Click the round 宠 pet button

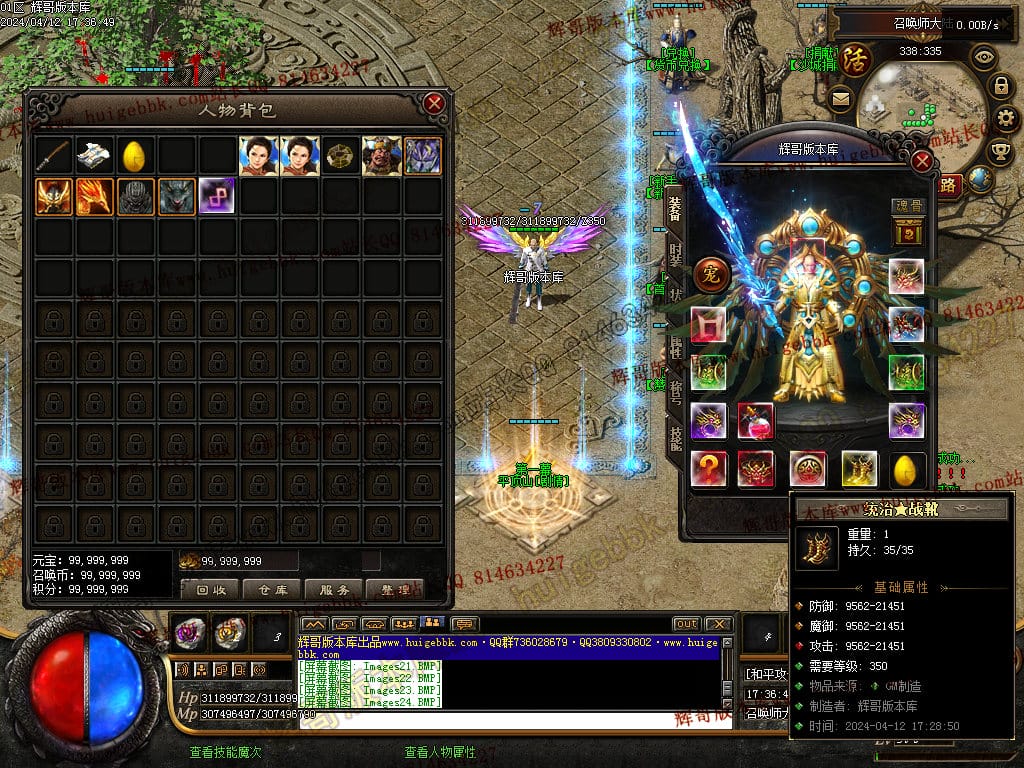[711, 272]
